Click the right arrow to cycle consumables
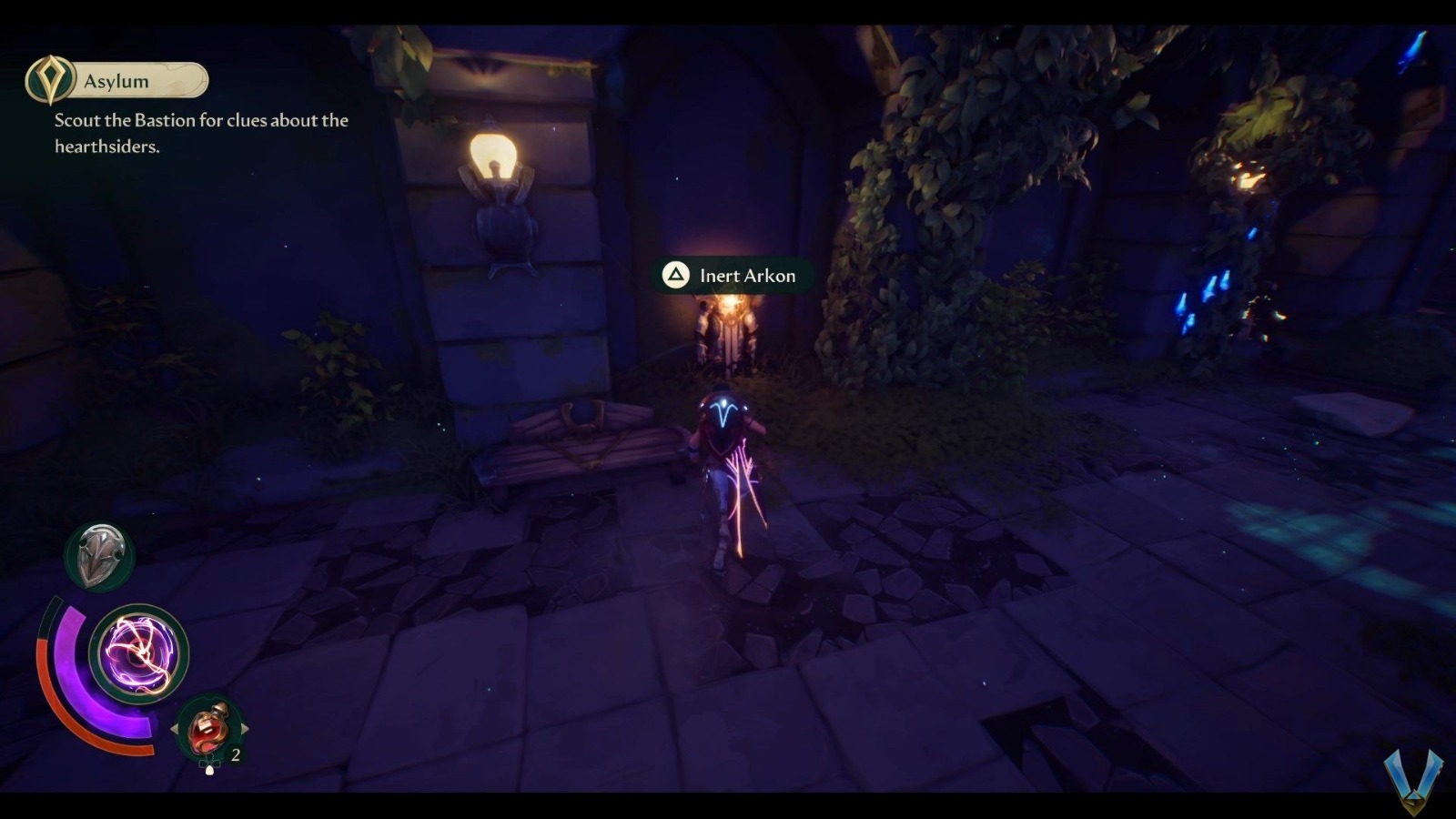The width and height of the screenshot is (1456, 819). point(244,726)
